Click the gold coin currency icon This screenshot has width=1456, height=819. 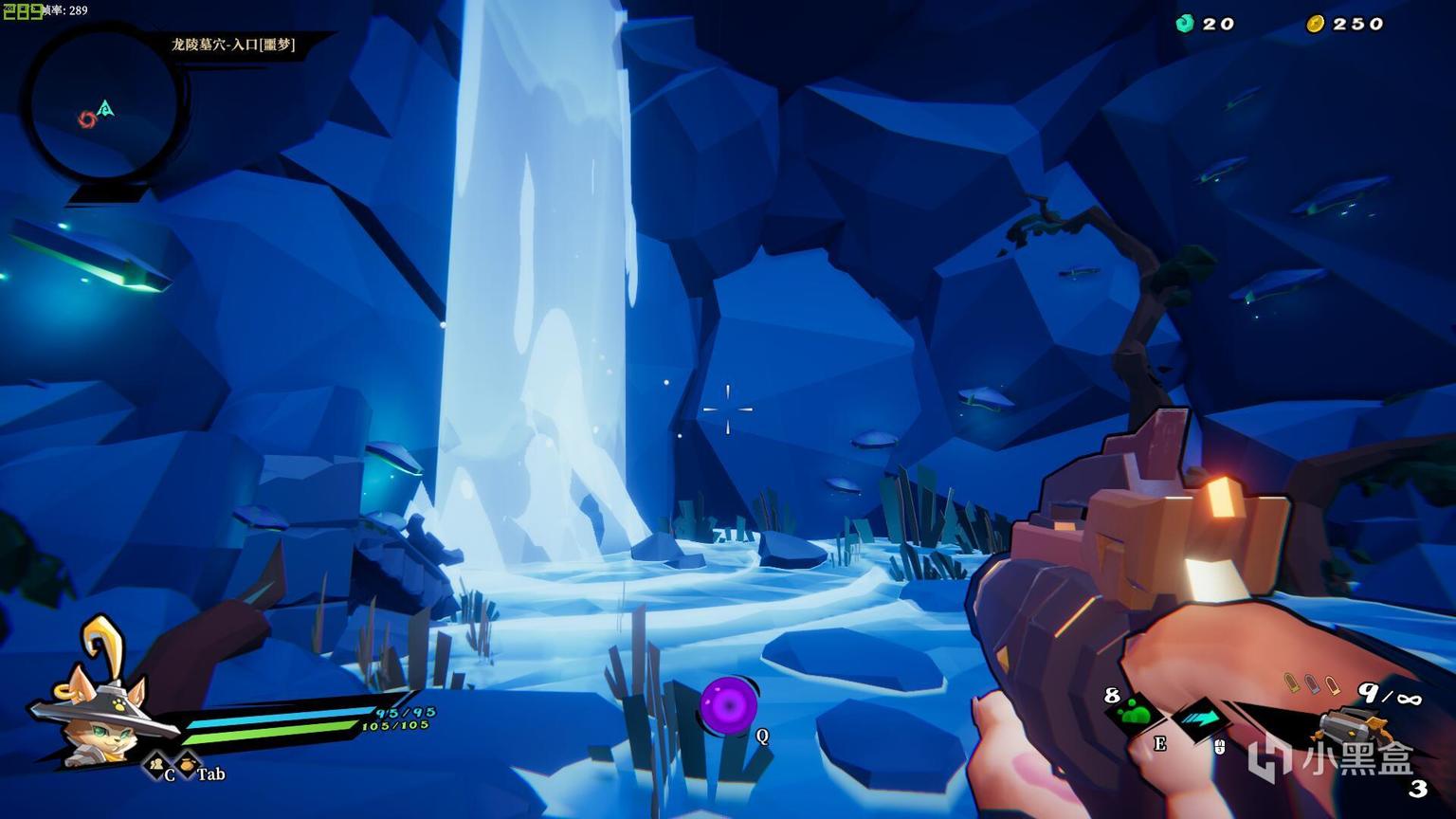coord(1315,24)
